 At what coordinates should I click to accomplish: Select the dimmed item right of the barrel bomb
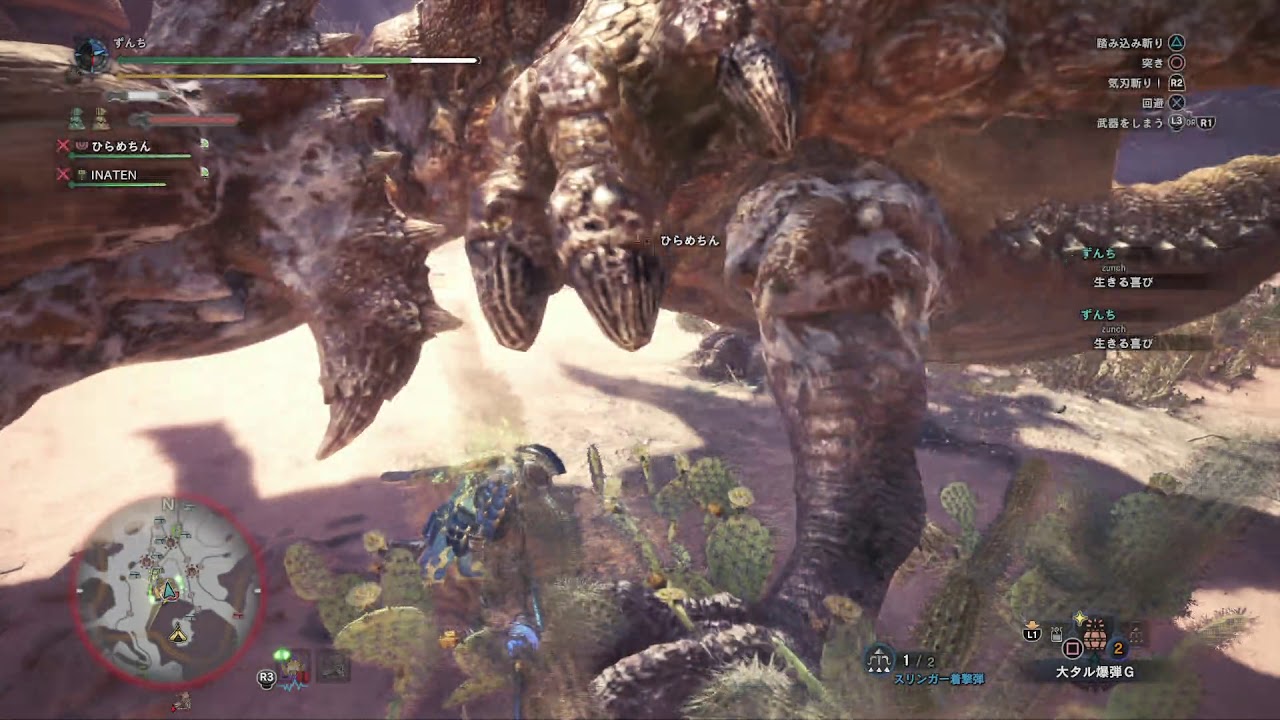[1136, 633]
